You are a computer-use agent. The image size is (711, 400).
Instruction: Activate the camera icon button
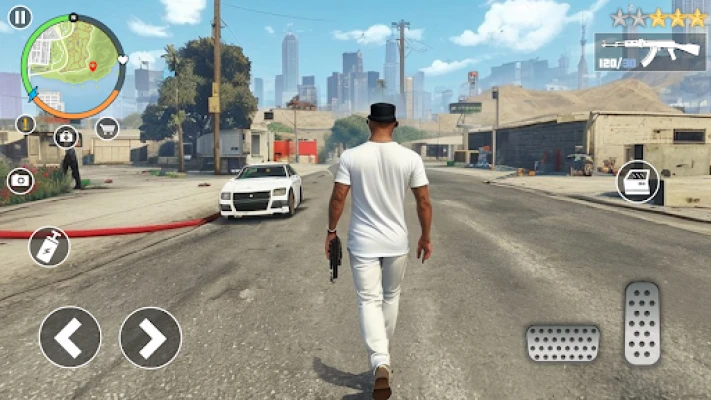[x=20, y=181]
